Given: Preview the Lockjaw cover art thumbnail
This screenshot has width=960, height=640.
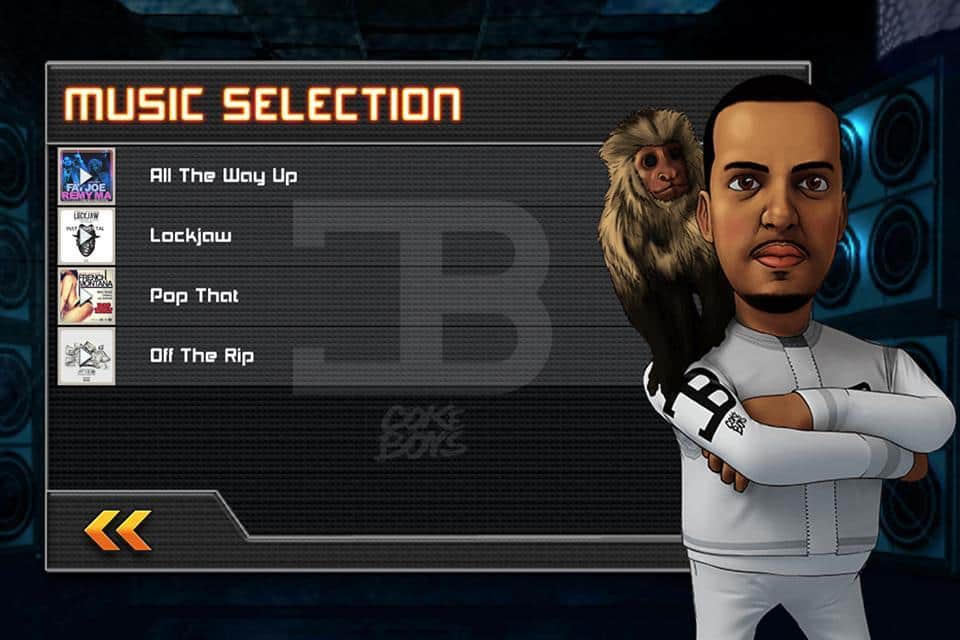Looking at the screenshot, I should click(86, 236).
